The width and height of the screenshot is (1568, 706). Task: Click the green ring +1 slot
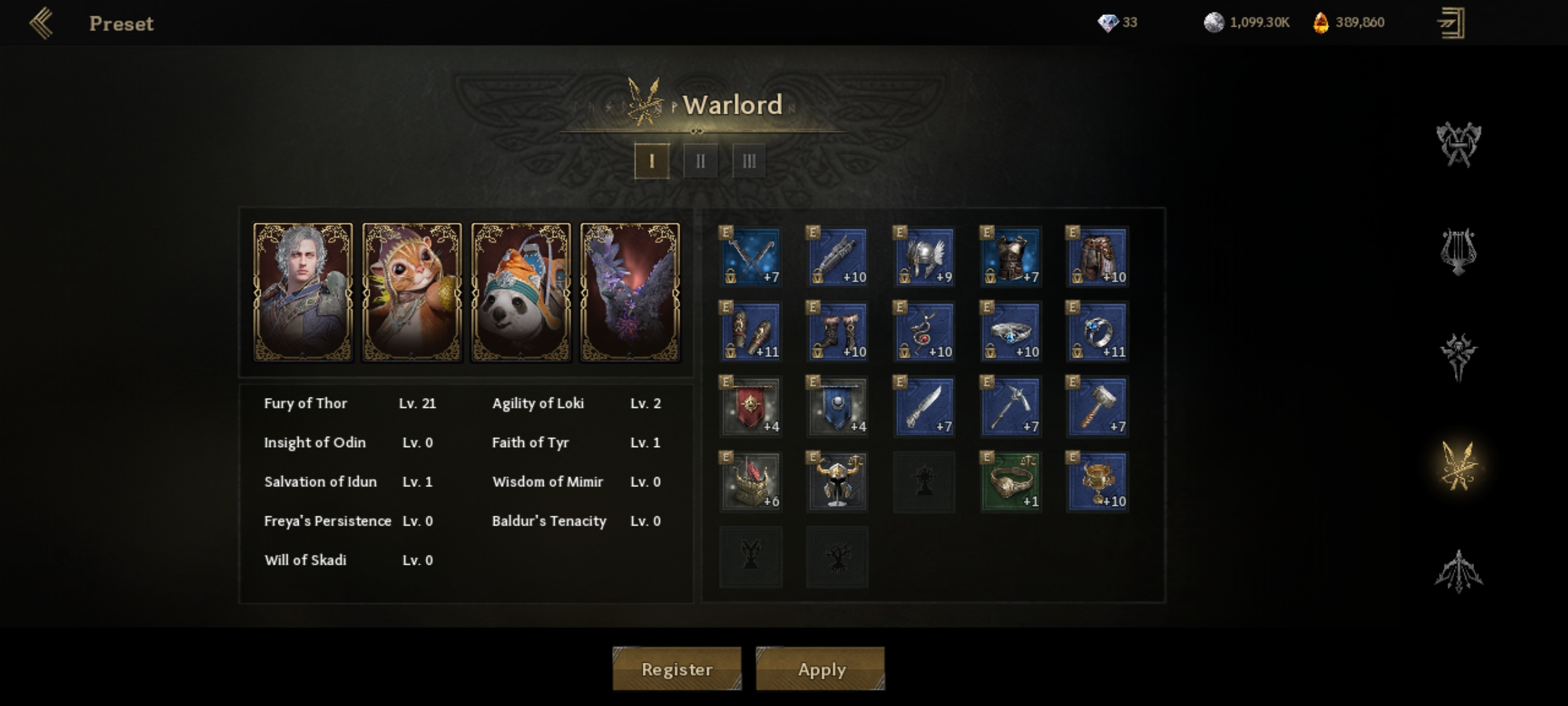(x=1011, y=482)
